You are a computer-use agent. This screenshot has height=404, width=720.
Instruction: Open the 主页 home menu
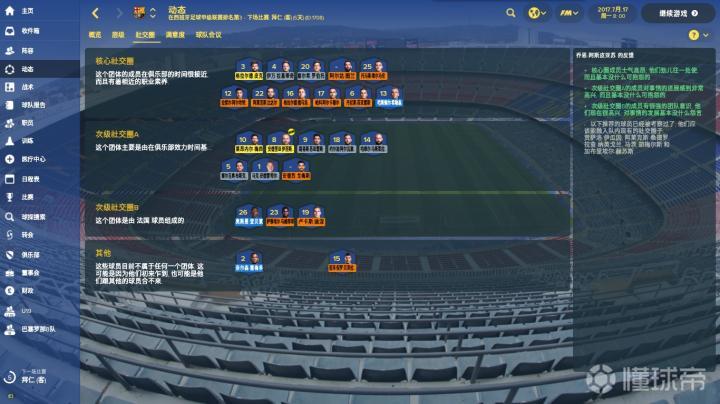click(26, 11)
